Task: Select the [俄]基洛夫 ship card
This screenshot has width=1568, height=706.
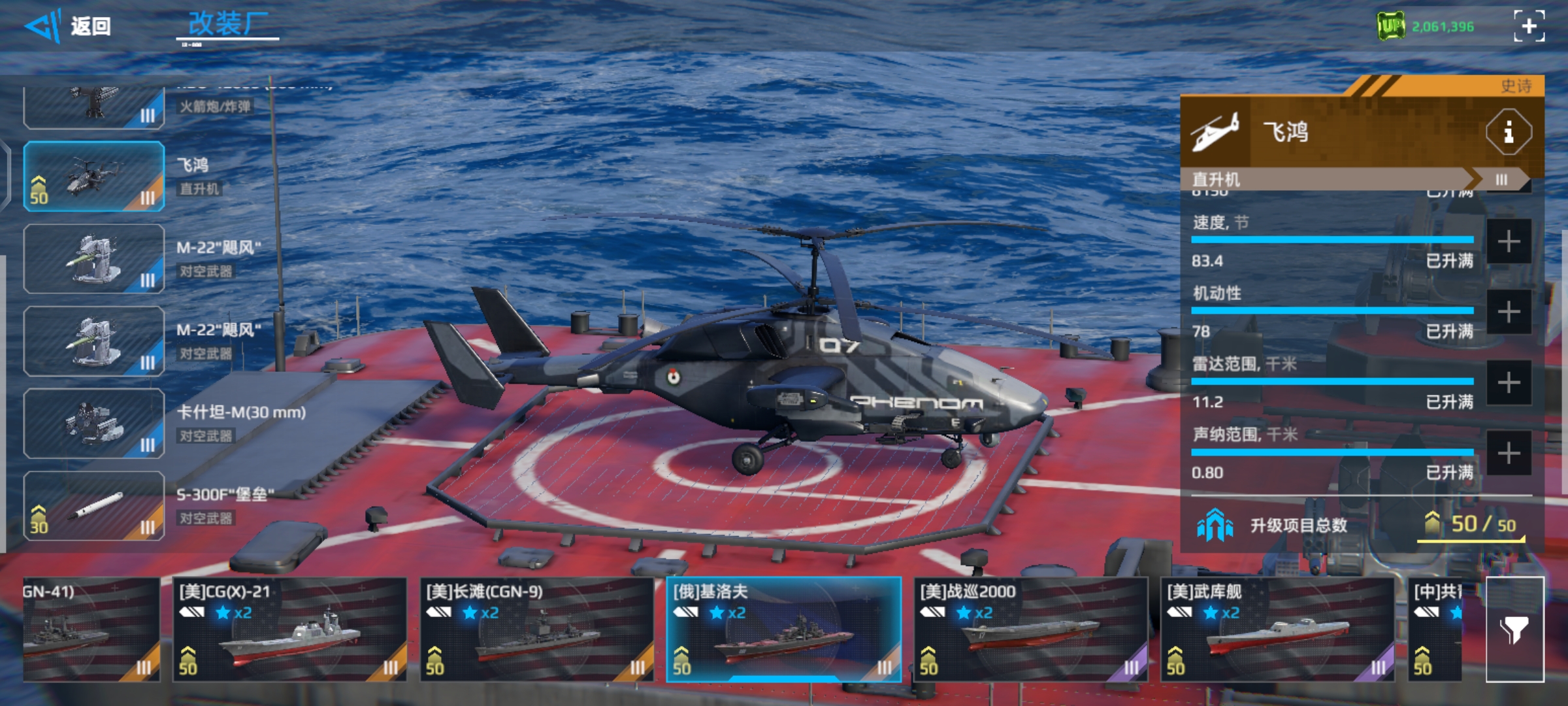Action: click(783, 630)
